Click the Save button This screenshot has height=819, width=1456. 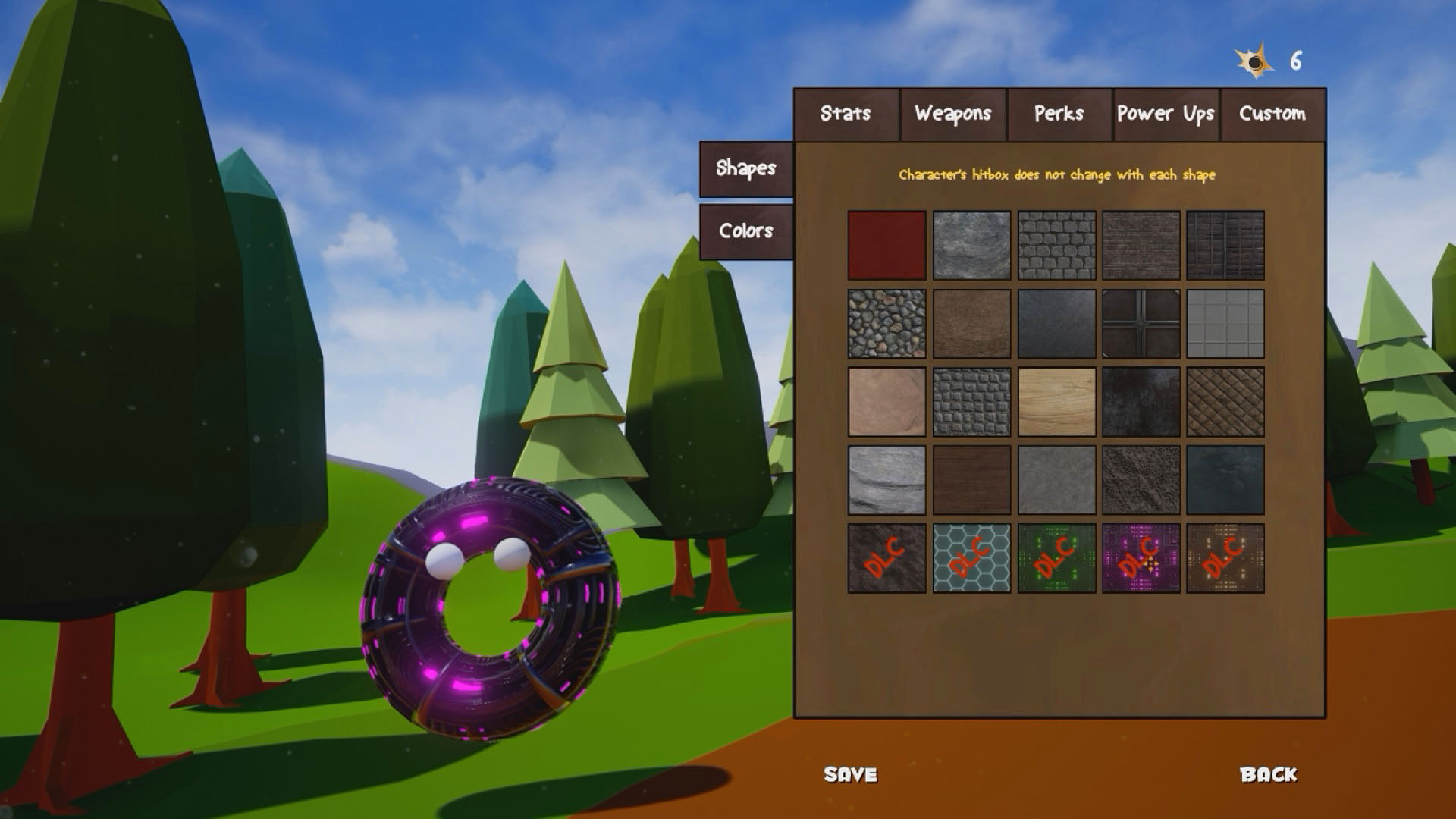coord(850,775)
